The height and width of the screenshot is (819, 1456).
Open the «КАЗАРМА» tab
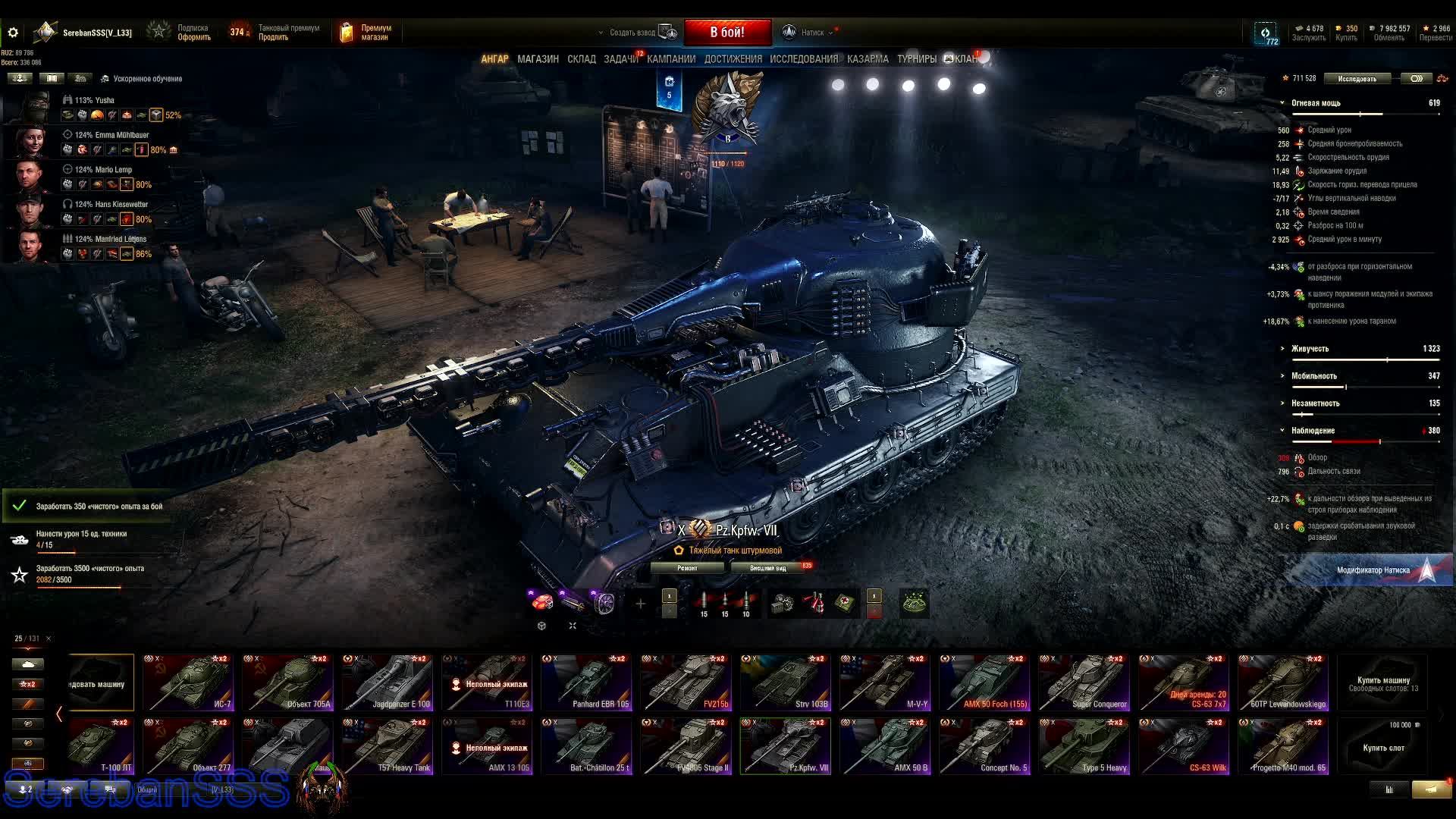868,59
